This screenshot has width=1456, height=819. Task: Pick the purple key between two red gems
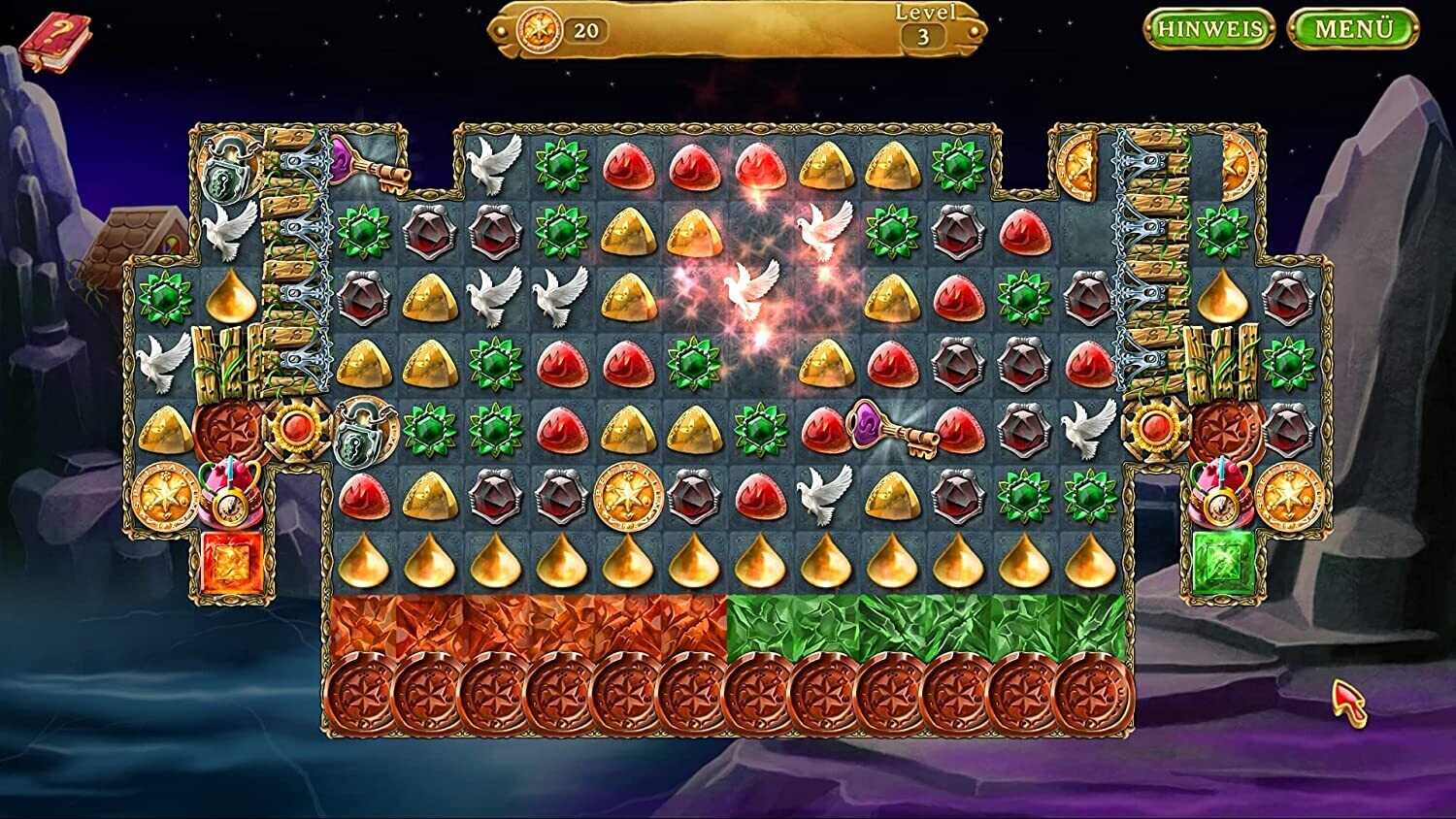[891, 428]
